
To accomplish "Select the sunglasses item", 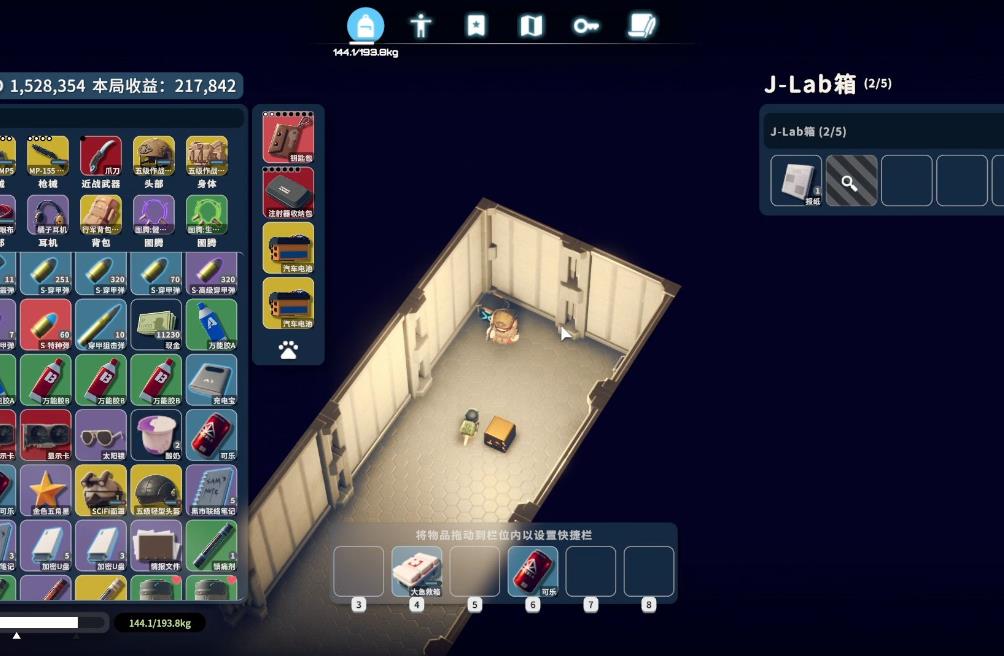I will point(100,435).
